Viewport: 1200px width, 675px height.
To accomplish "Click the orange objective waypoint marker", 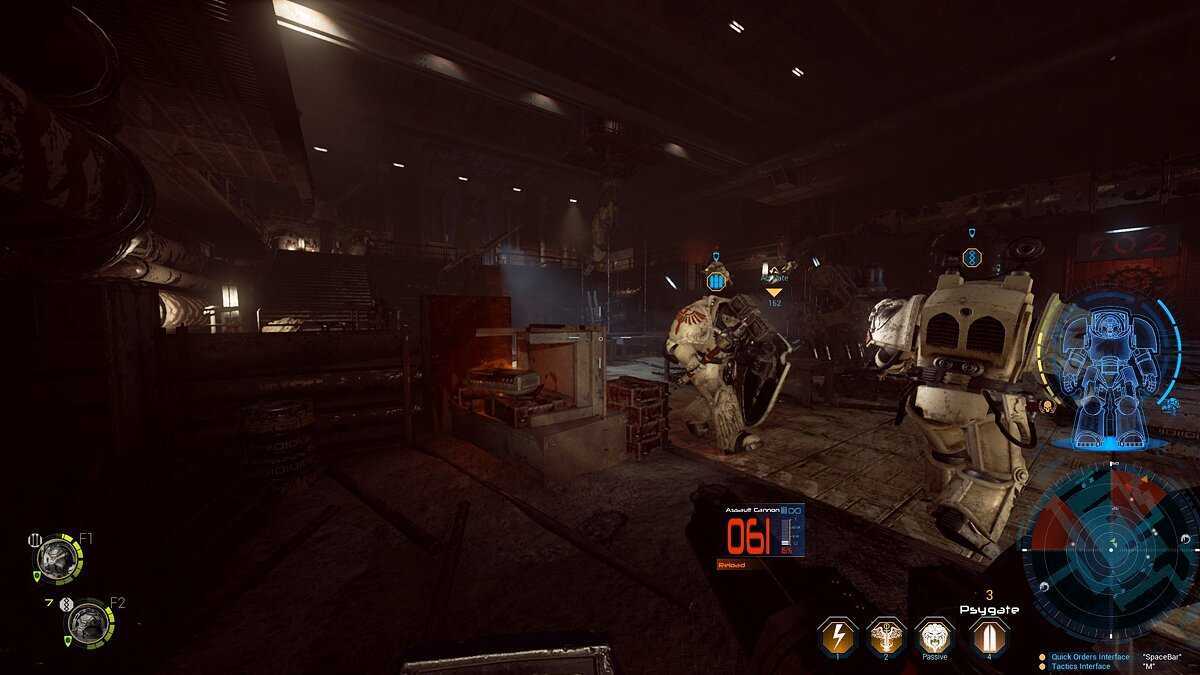I will point(774,292).
